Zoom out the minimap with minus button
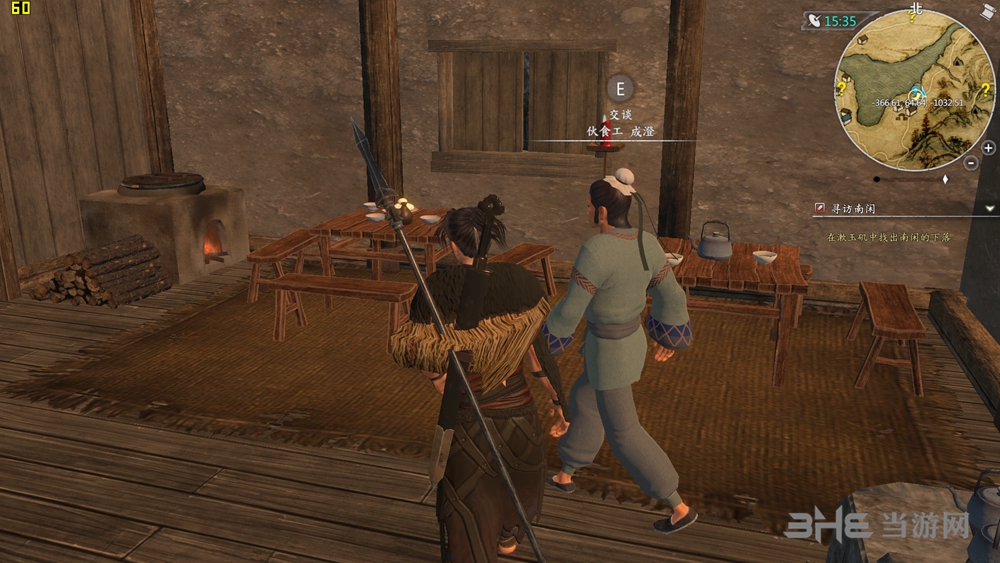Viewport: 1000px width, 563px height. (971, 162)
